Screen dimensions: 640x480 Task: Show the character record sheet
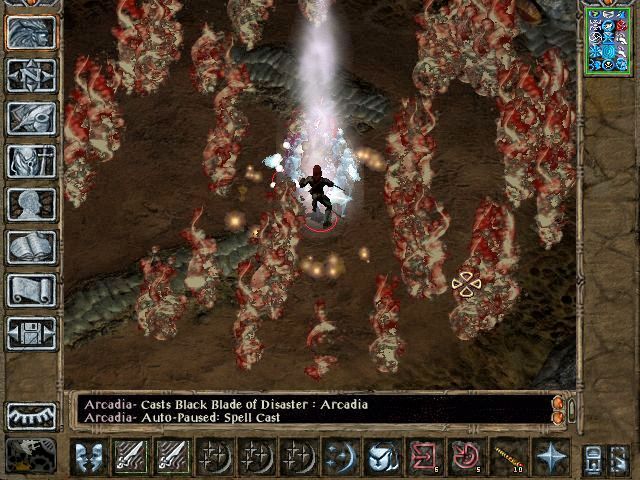click(x=31, y=204)
